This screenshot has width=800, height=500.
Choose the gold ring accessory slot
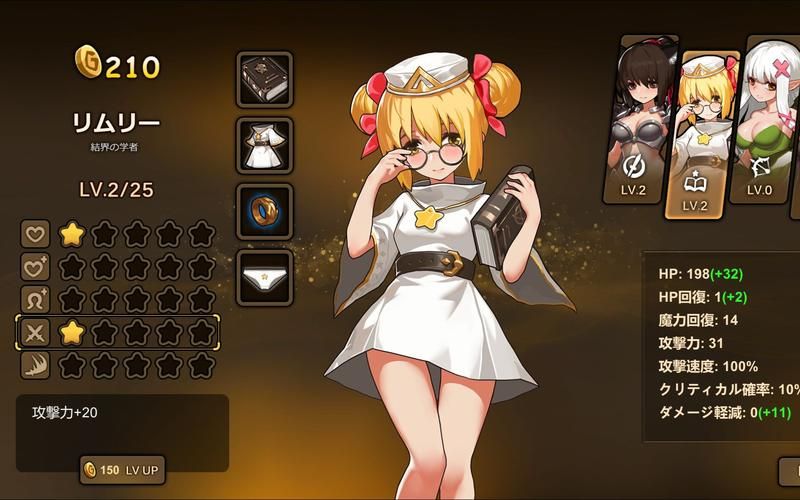point(265,211)
